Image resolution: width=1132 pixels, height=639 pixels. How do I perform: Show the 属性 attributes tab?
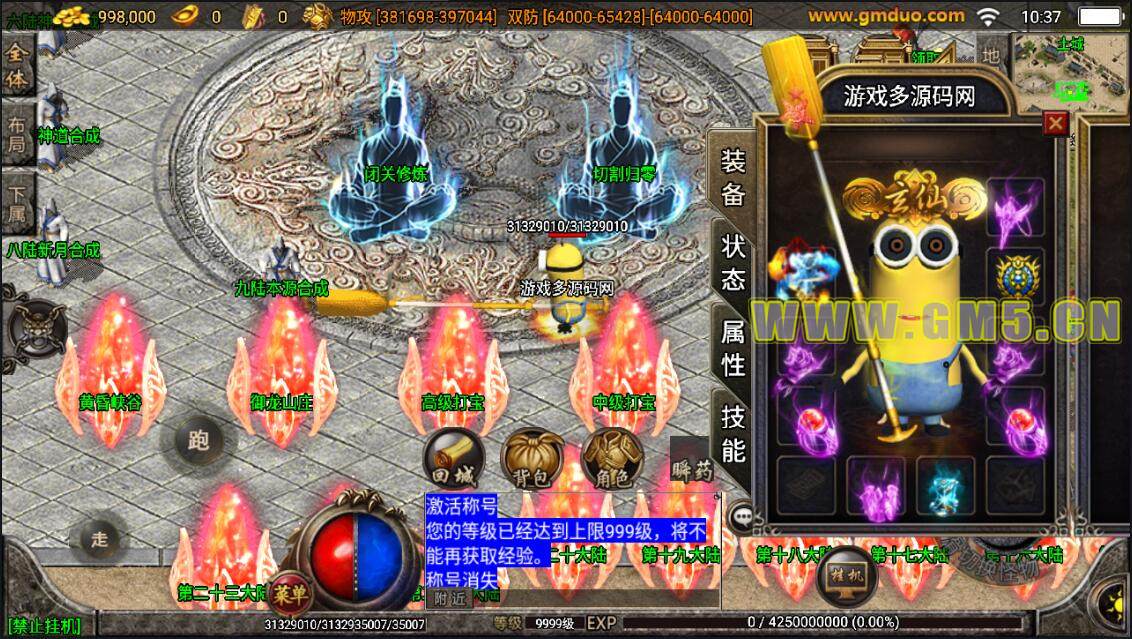[x=733, y=348]
